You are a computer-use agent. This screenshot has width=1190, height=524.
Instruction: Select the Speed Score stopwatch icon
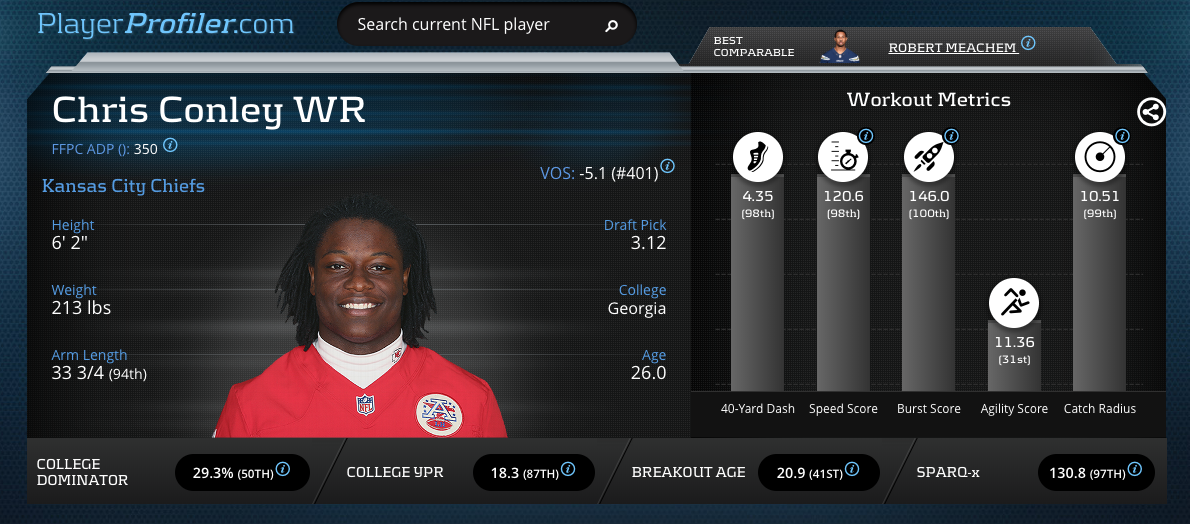(842, 157)
